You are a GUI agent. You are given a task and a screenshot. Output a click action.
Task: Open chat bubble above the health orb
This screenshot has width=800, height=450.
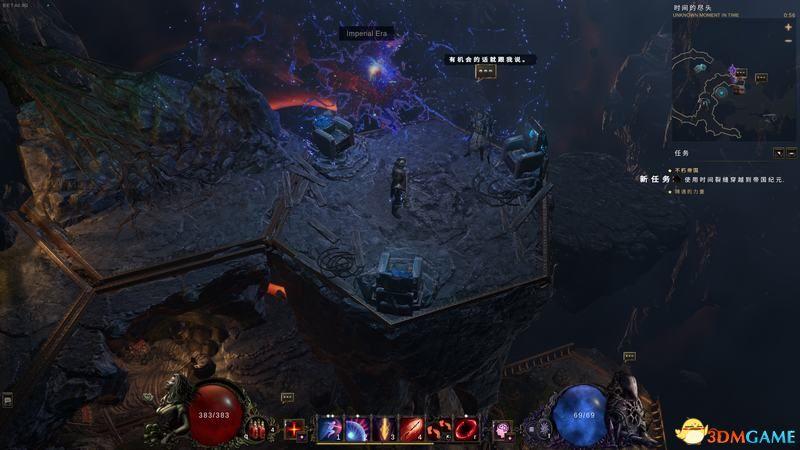[287, 397]
